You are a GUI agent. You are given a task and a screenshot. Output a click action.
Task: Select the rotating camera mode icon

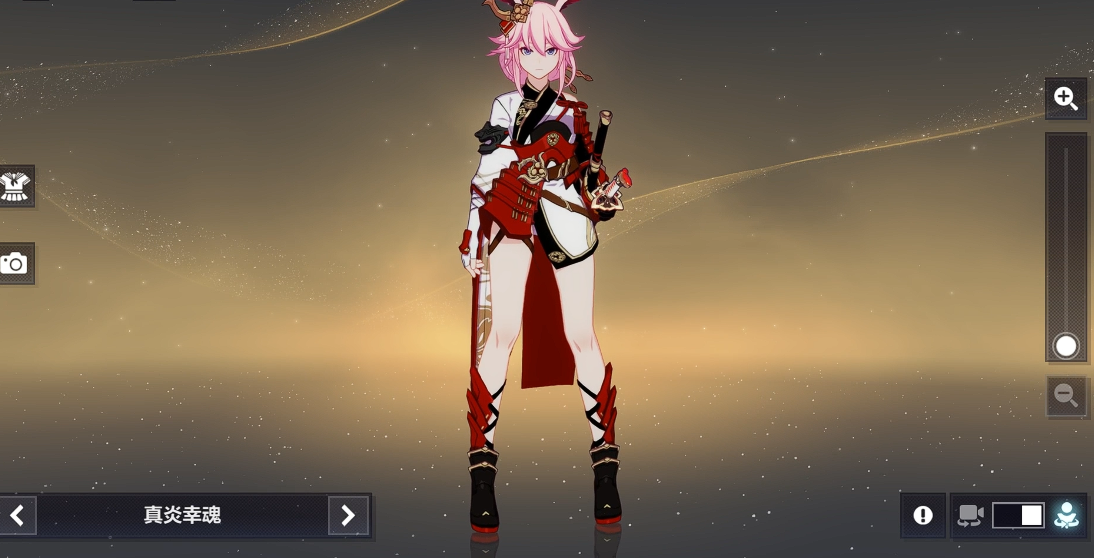point(970,515)
